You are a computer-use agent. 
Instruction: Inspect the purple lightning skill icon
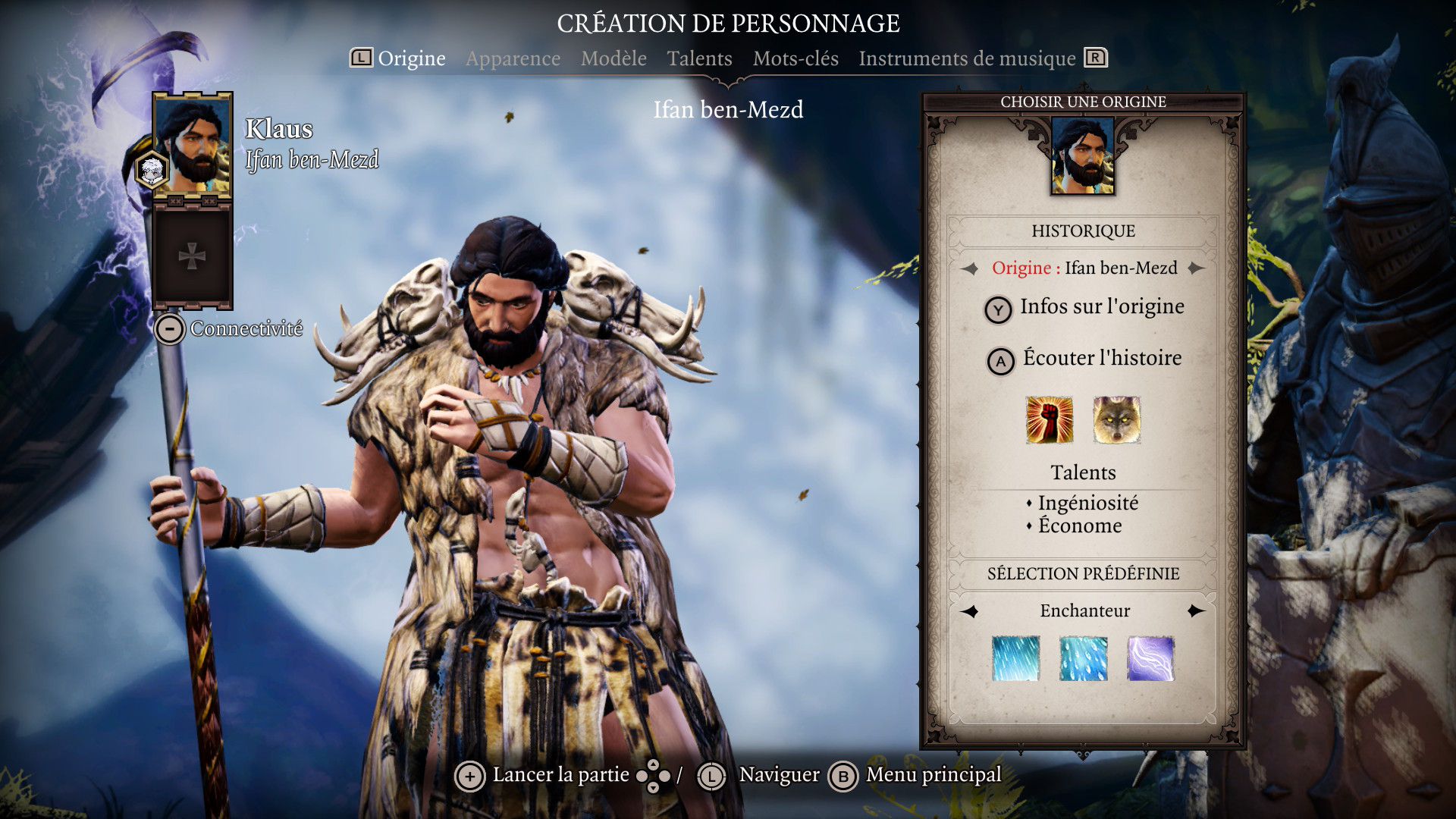[1150, 658]
